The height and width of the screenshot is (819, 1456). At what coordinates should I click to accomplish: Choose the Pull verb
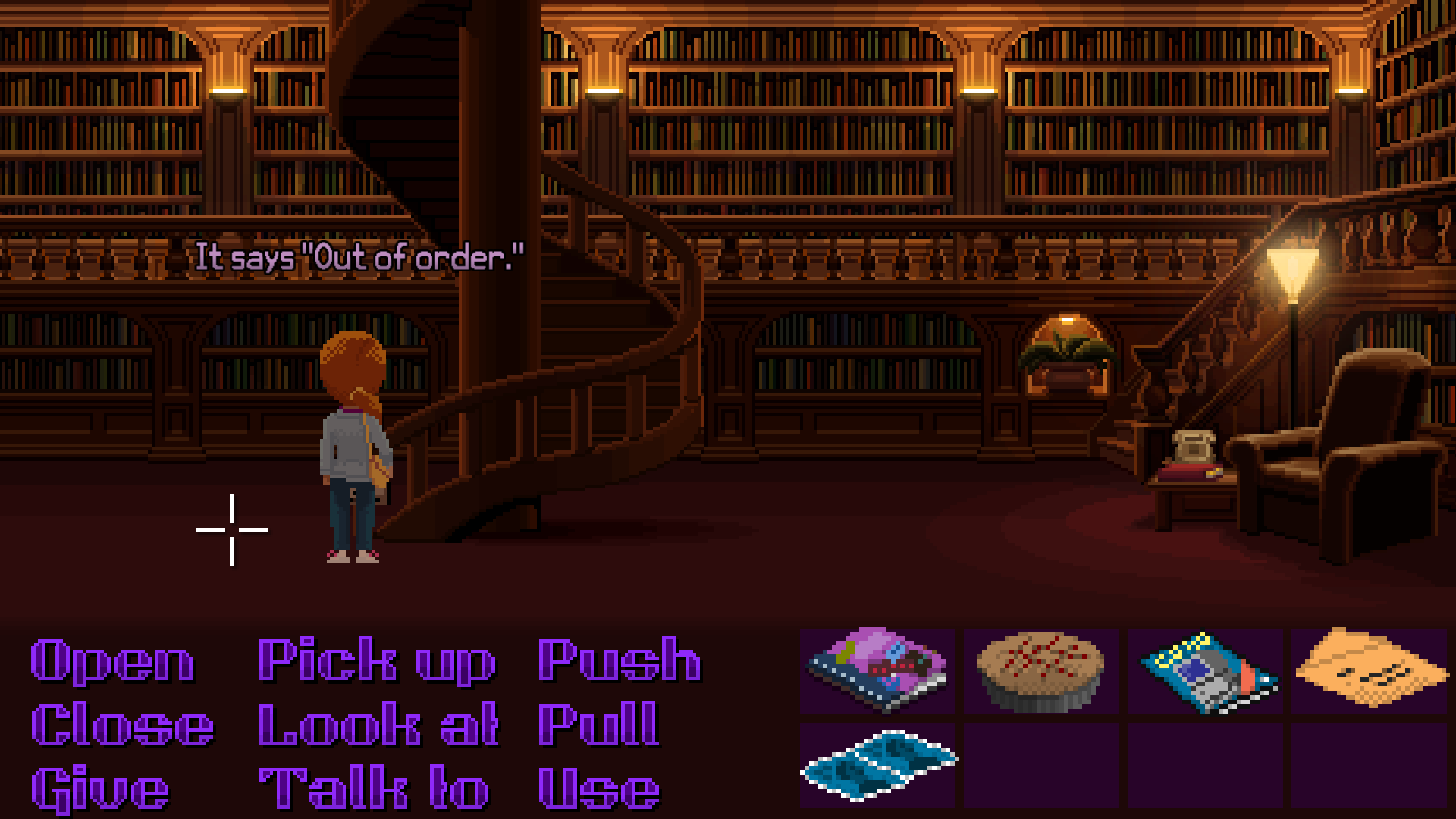(599, 724)
